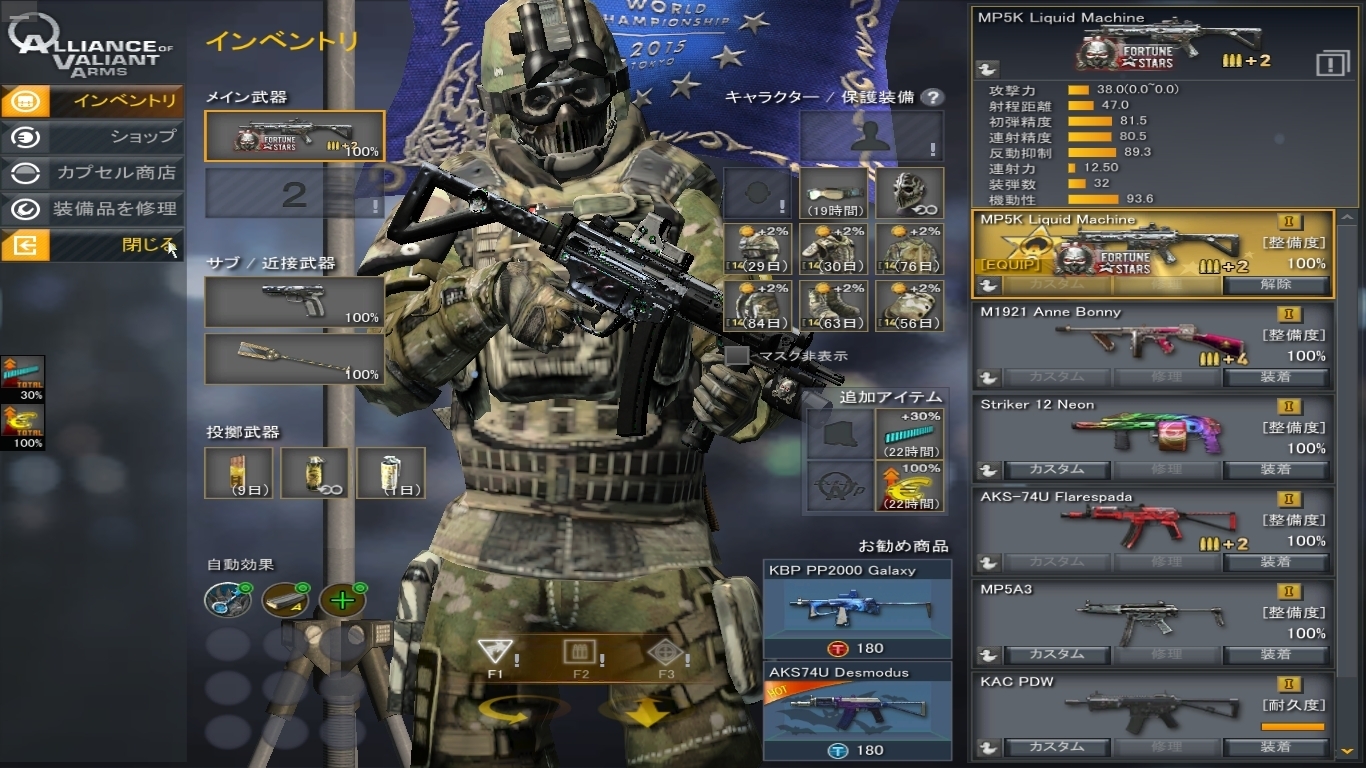The height and width of the screenshot is (768, 1366).
Task: Select the skull mask equipment slot
Action: pyautogui.click(x=910, y=193)
